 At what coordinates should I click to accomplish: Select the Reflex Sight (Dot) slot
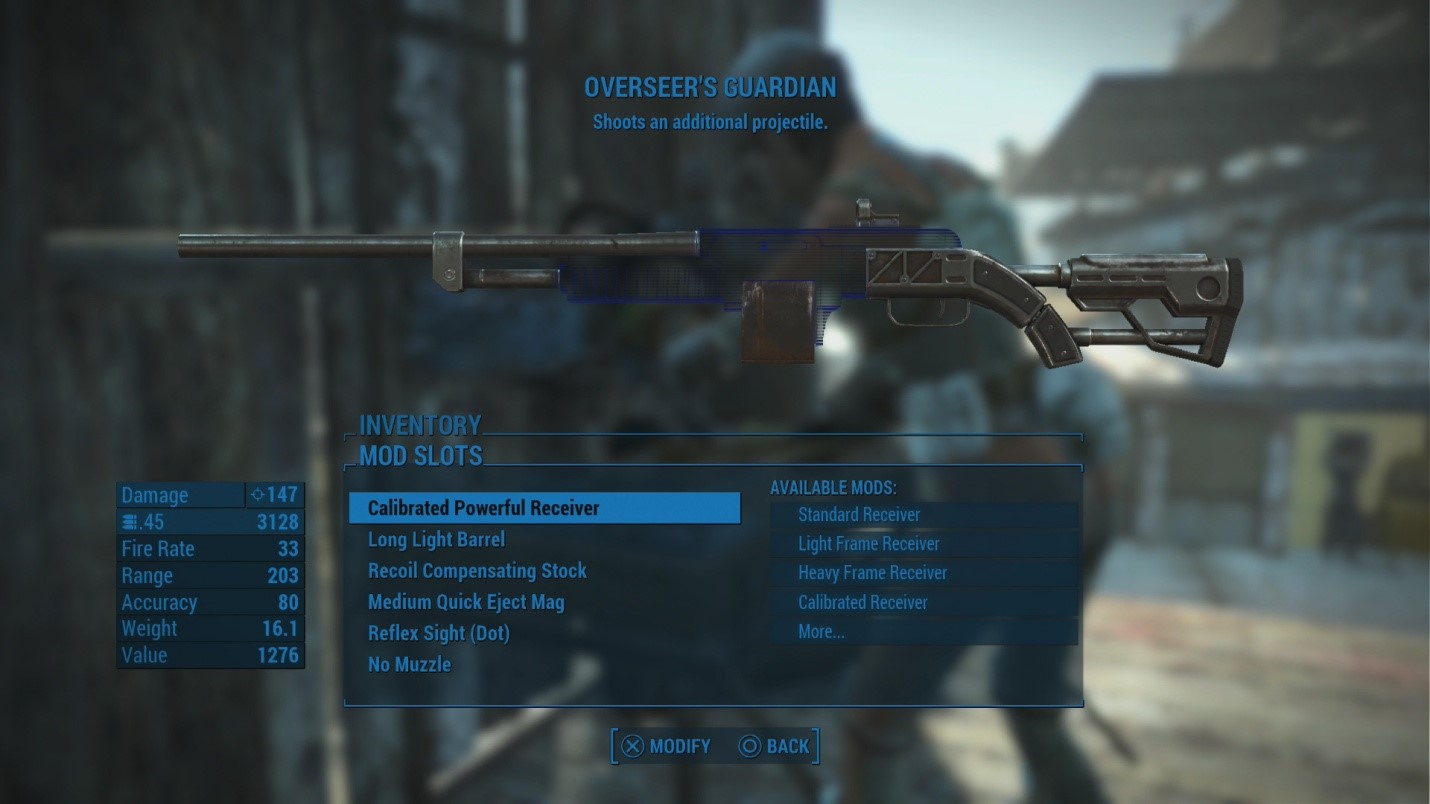point(438,633)
